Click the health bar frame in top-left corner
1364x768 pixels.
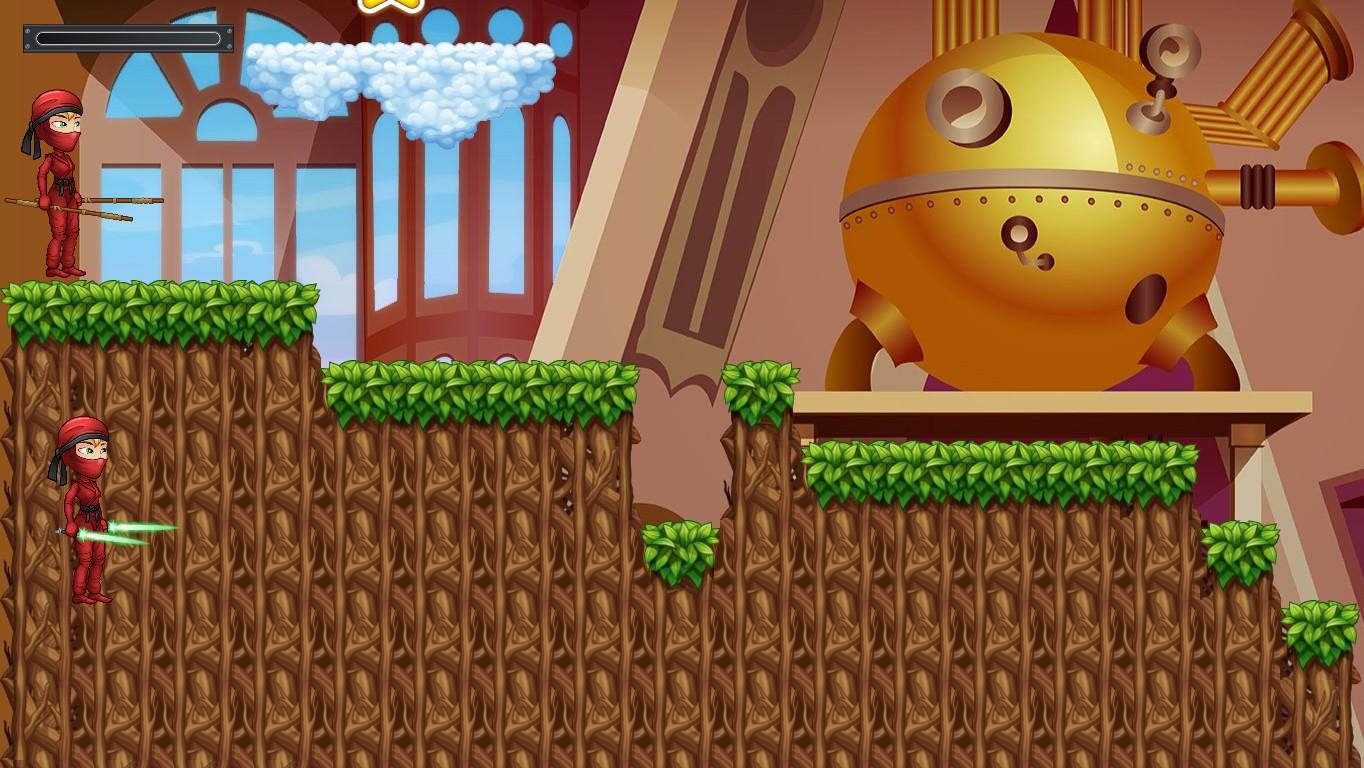128,38
